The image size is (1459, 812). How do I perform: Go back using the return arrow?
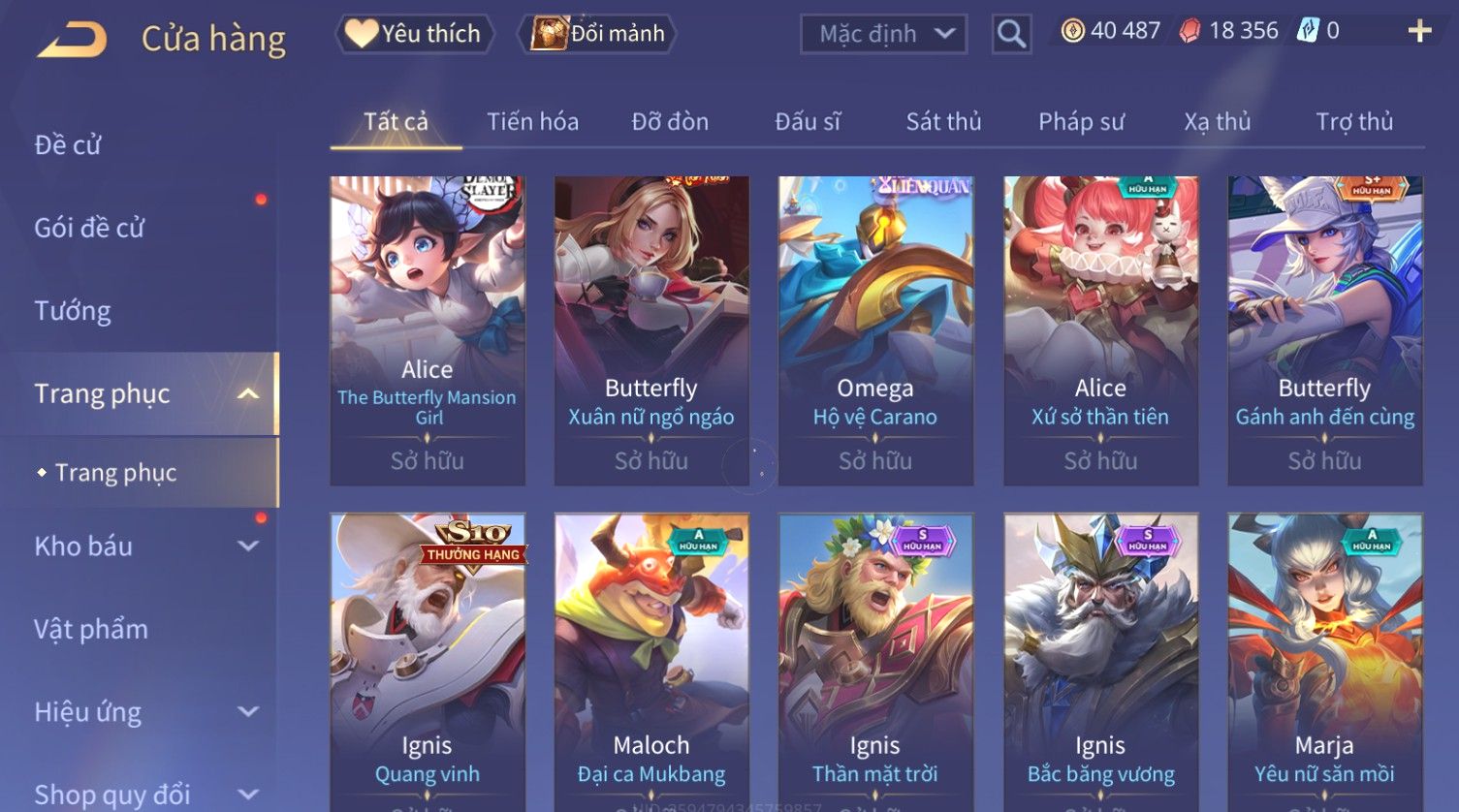(x=72, y=40)
